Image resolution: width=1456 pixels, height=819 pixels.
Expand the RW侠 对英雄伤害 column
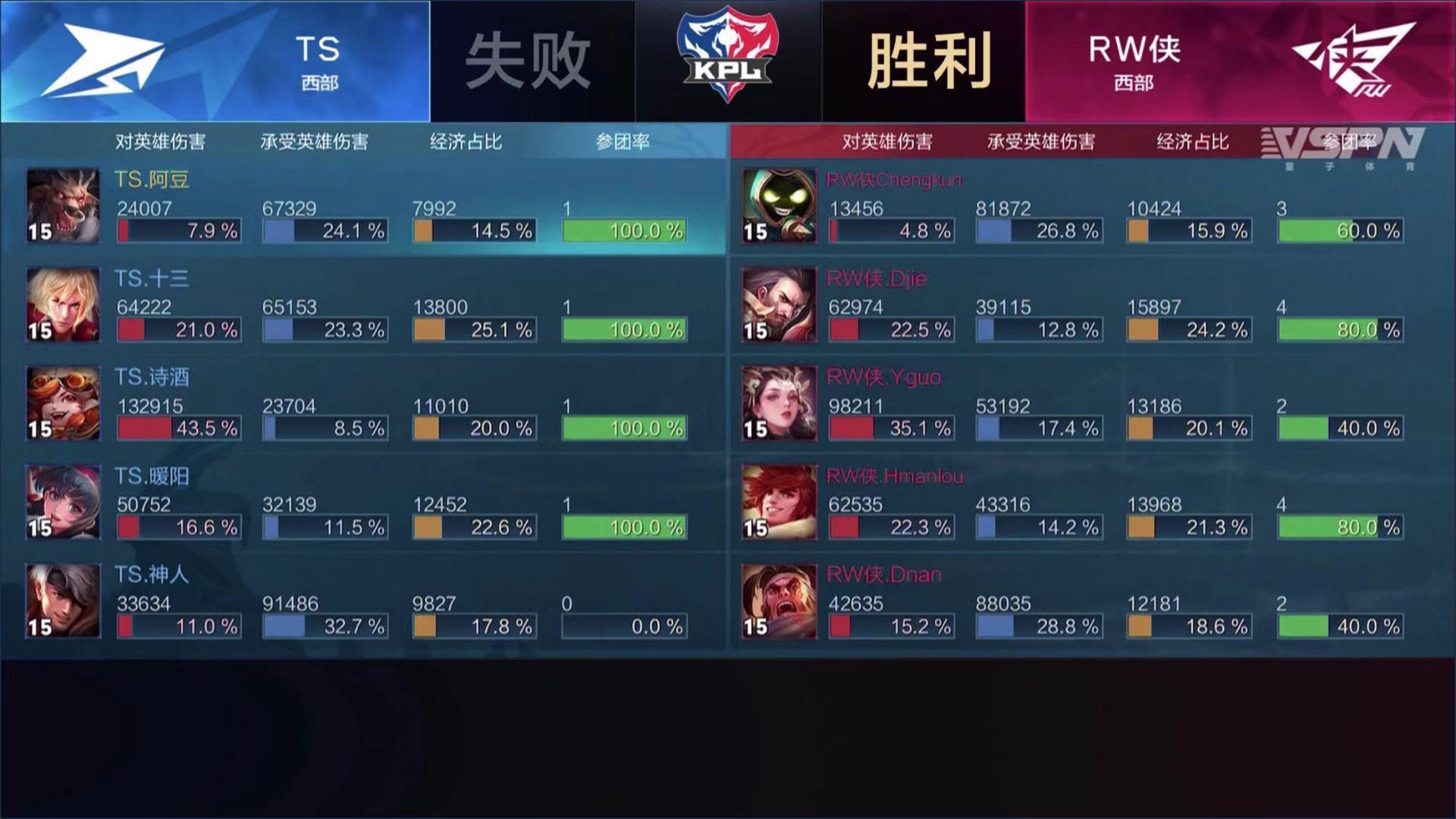coord(890,141)
